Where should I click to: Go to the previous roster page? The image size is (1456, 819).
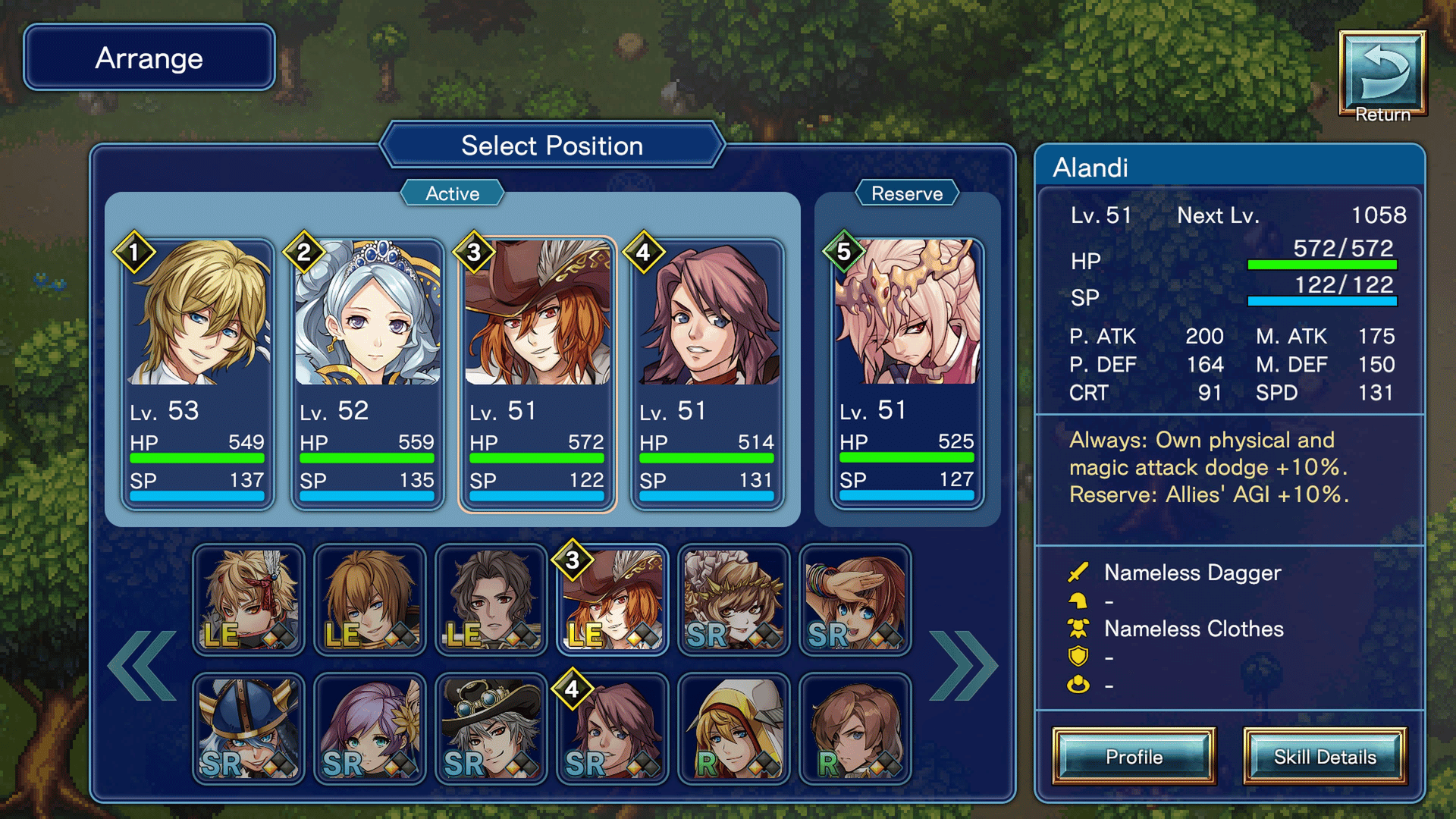point(143,666)
